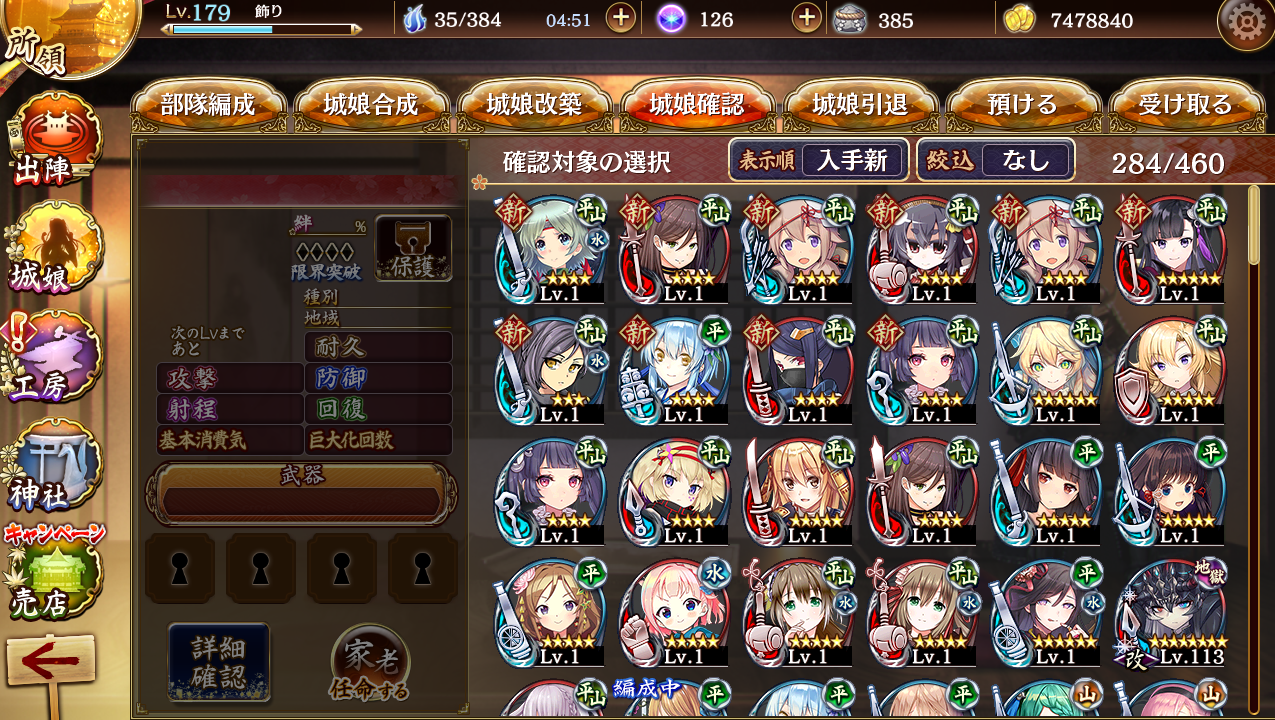Select the Lv.113 地獄 castle girl
This screenshot has height=720, width=1275.
[x=1172, y=613]
